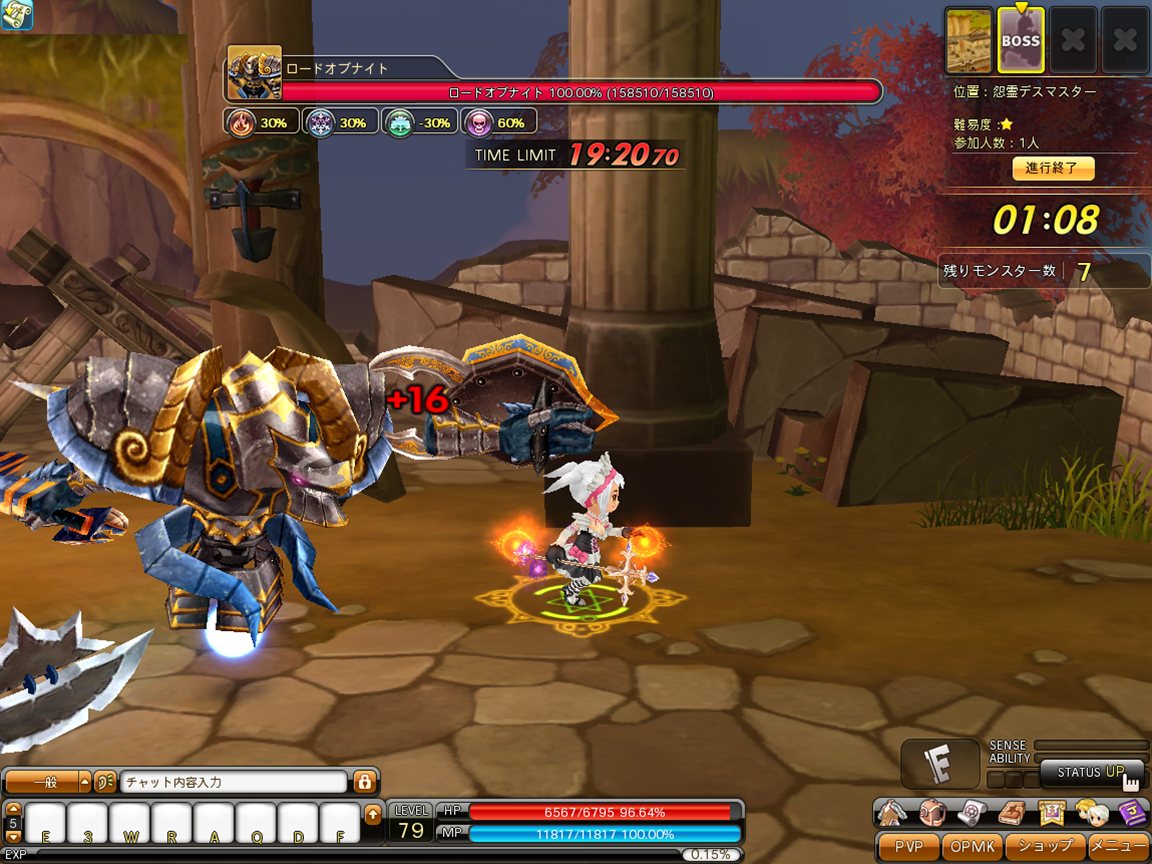Open the friends list faces icon
This screenshot has height=864, width=1152.
(x=1090, y=811)
